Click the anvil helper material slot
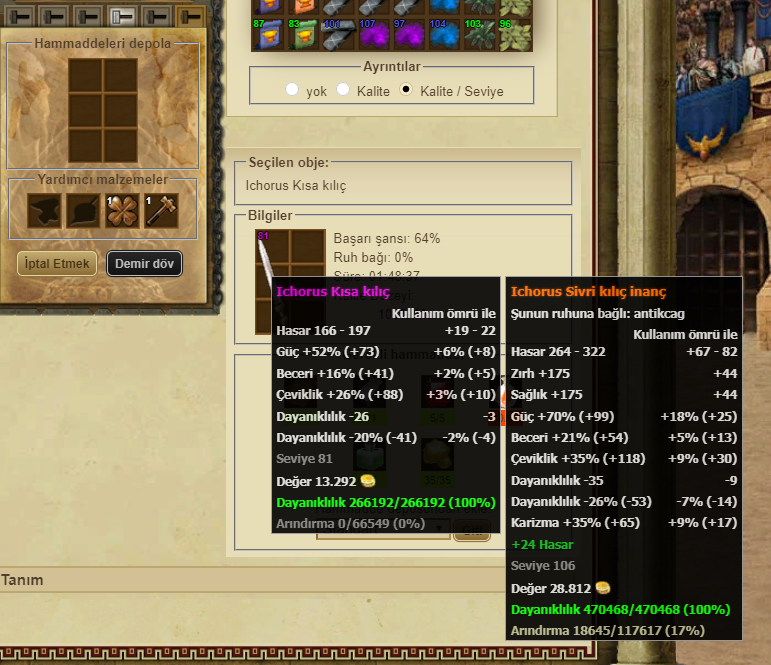Screen dimensions: 771x665 pyautogui.click(x=44, y=211)
